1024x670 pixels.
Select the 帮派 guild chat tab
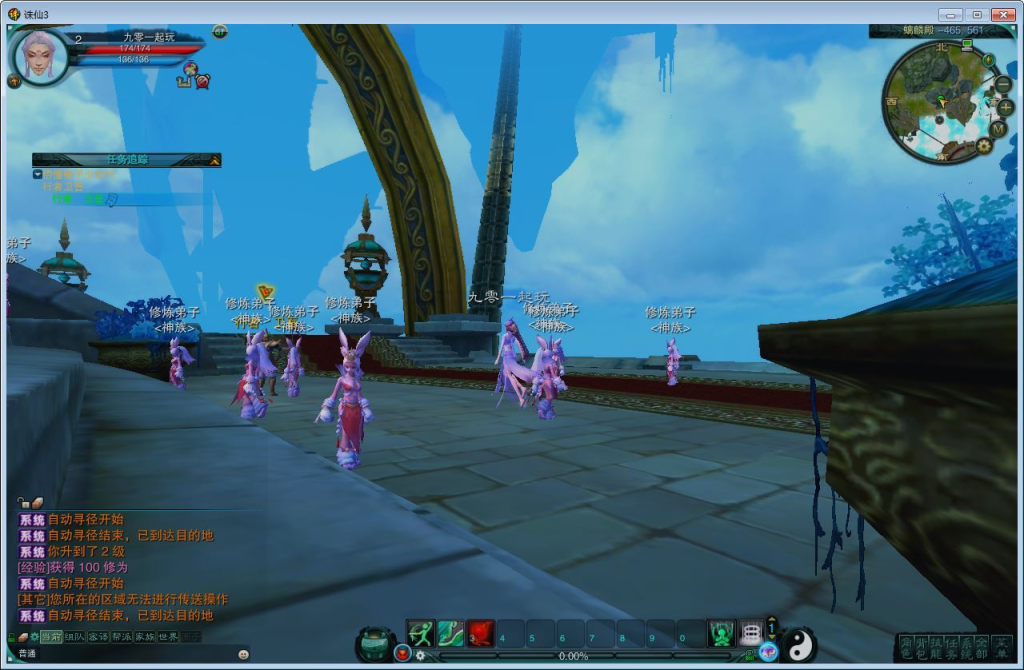[121, 636]
